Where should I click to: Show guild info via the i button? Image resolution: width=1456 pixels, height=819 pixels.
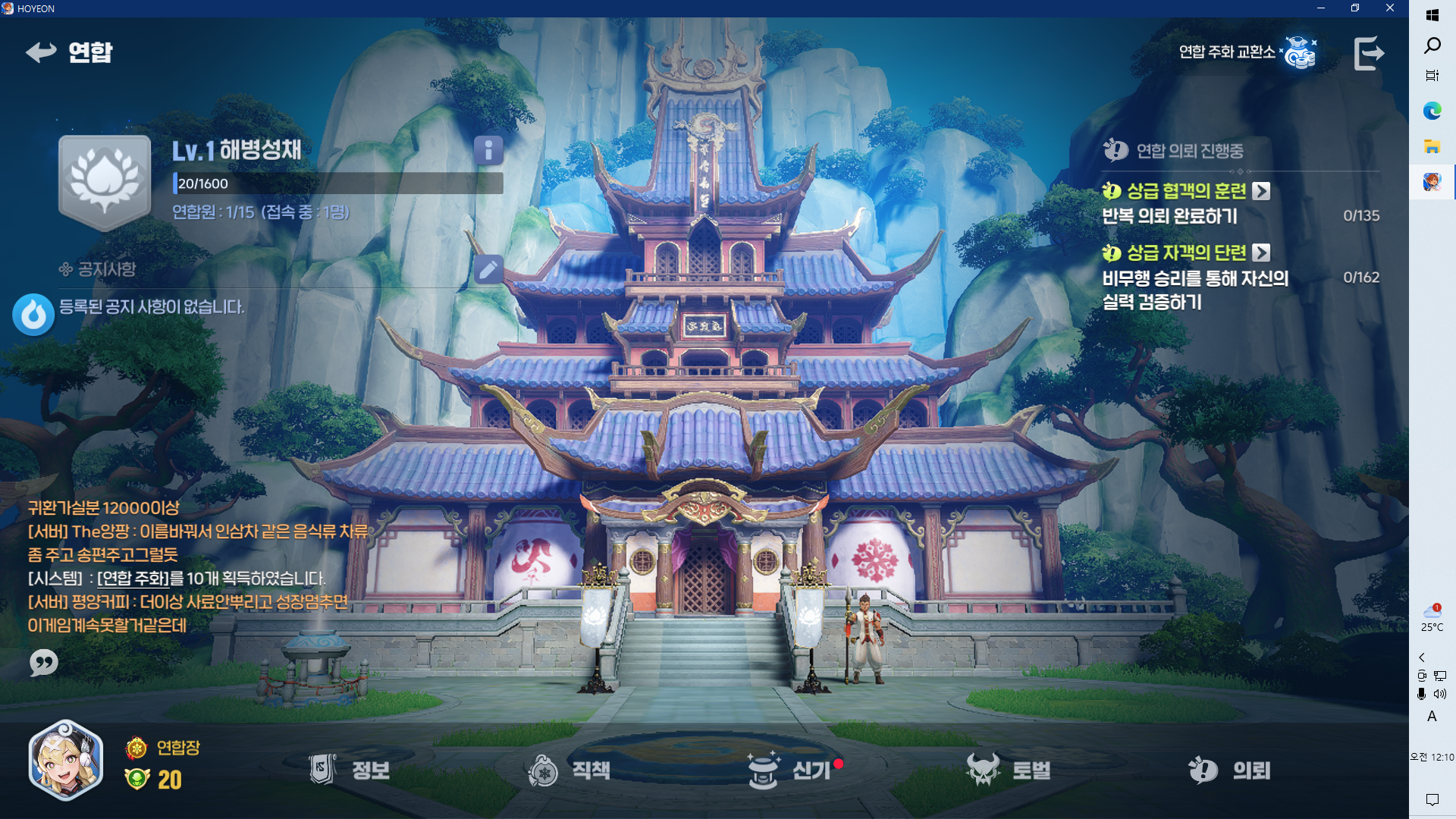[x=488, y=150]
